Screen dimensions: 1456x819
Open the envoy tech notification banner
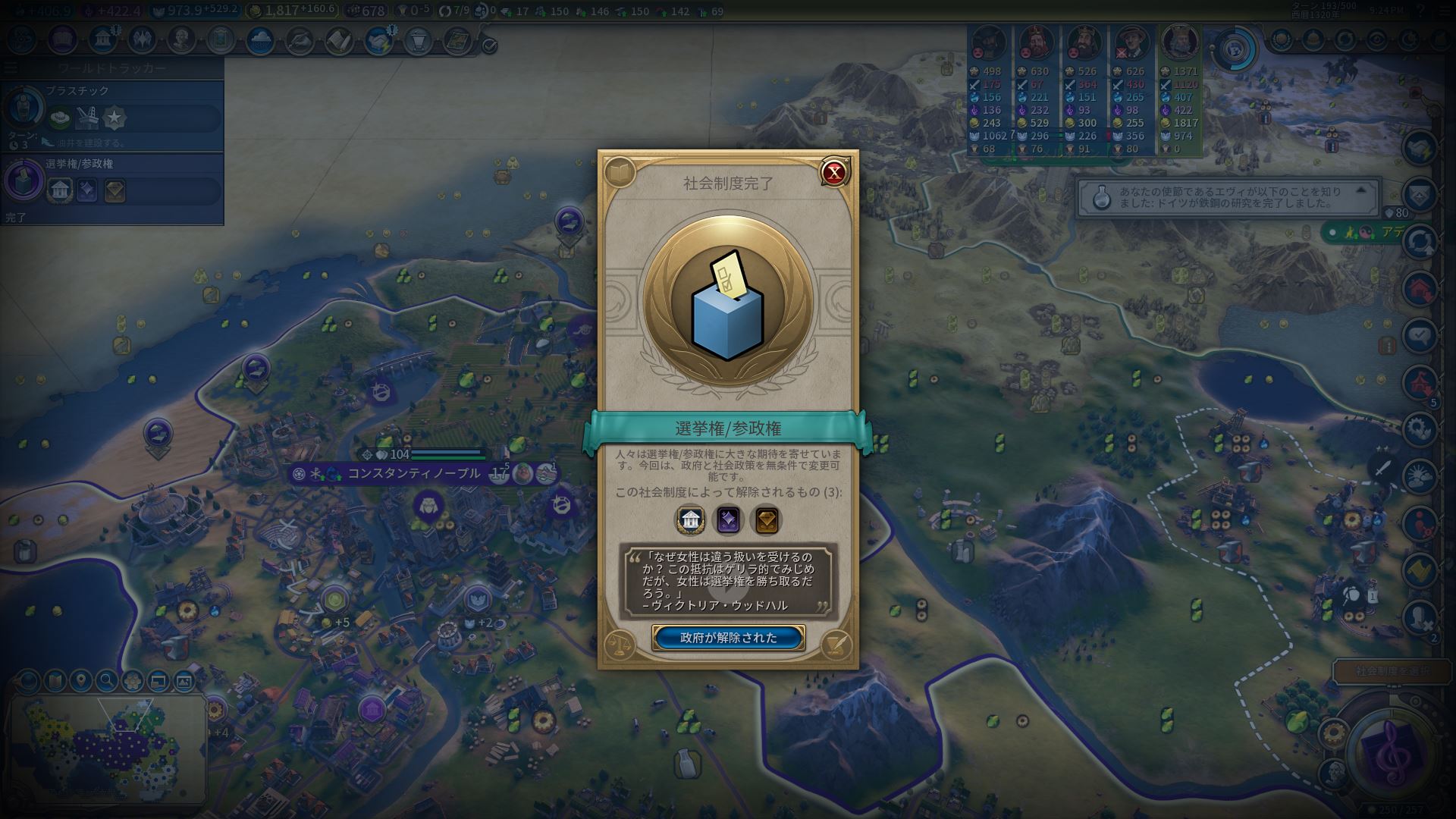[x=1221, y=198]
